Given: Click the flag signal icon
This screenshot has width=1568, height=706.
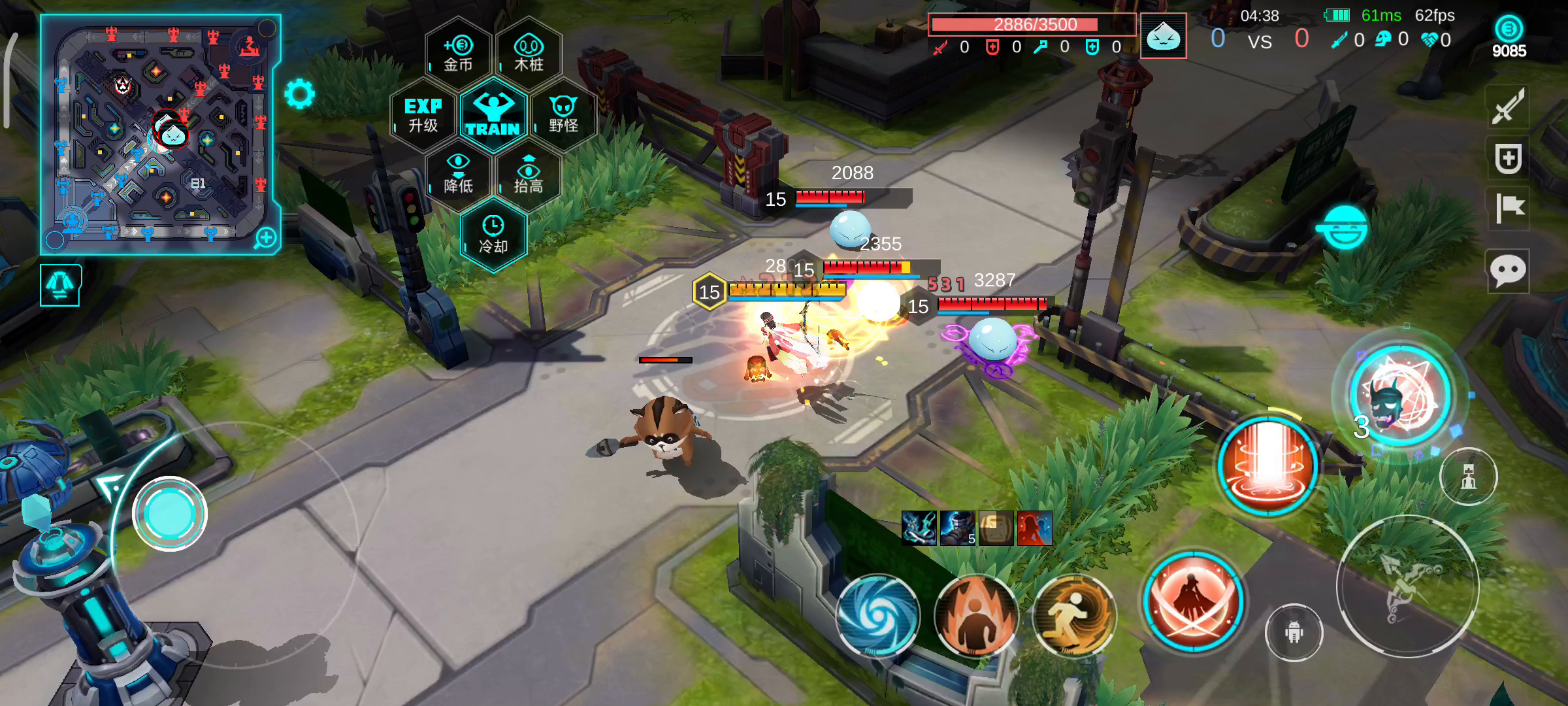Looking at the screenshot, I should pos(1508,209).
